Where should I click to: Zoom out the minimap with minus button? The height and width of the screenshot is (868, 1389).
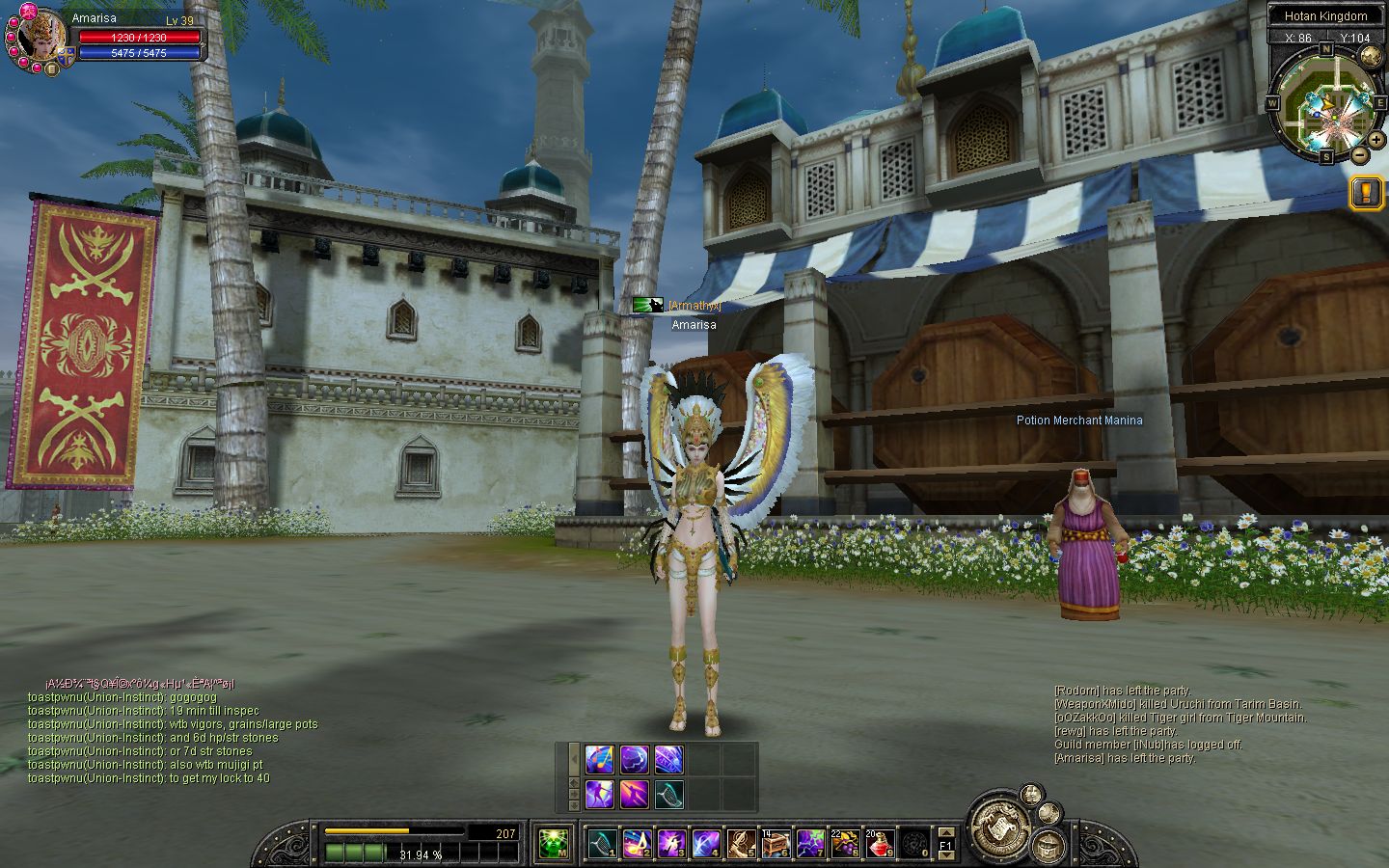tap(1359, 154)
